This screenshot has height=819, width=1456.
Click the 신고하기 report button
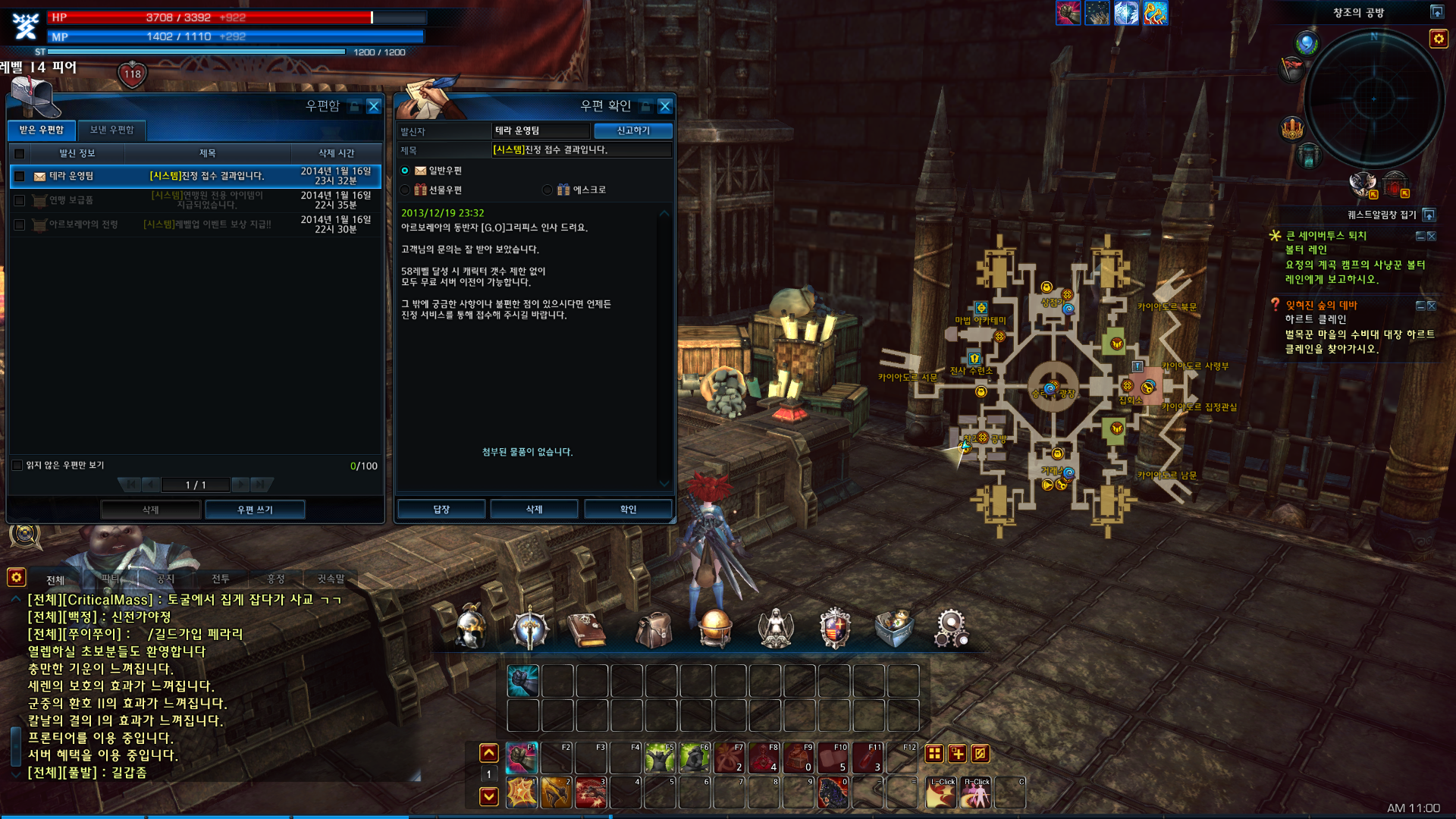(633, 130)
